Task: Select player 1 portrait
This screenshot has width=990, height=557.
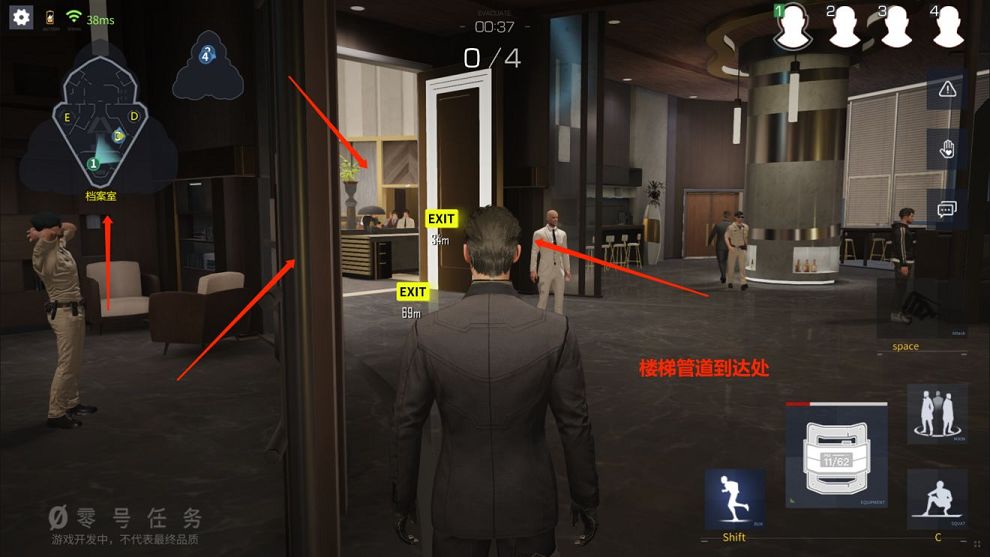Action: click(x=794, y=28)
